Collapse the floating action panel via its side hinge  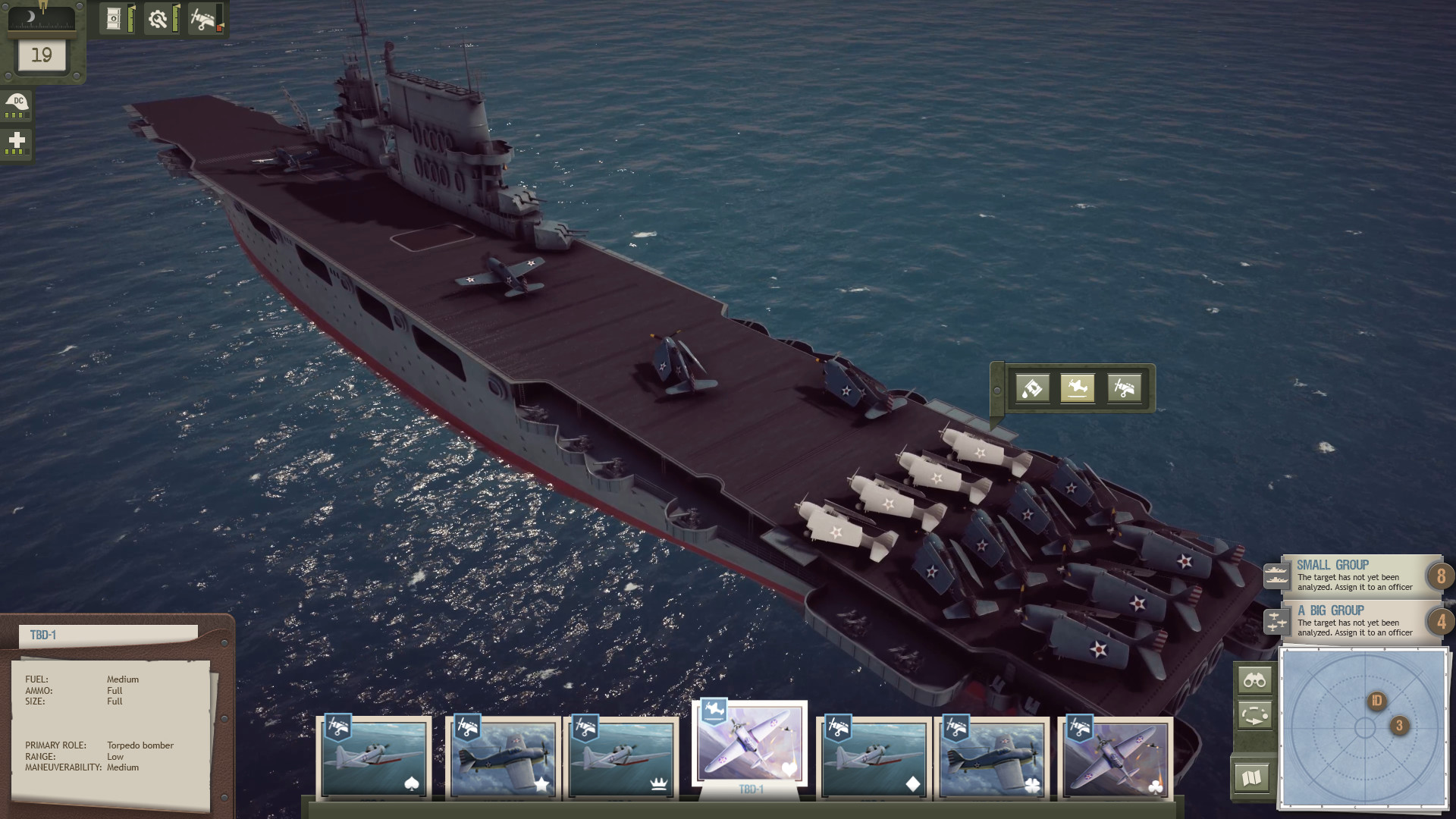(x=998, y=391)
